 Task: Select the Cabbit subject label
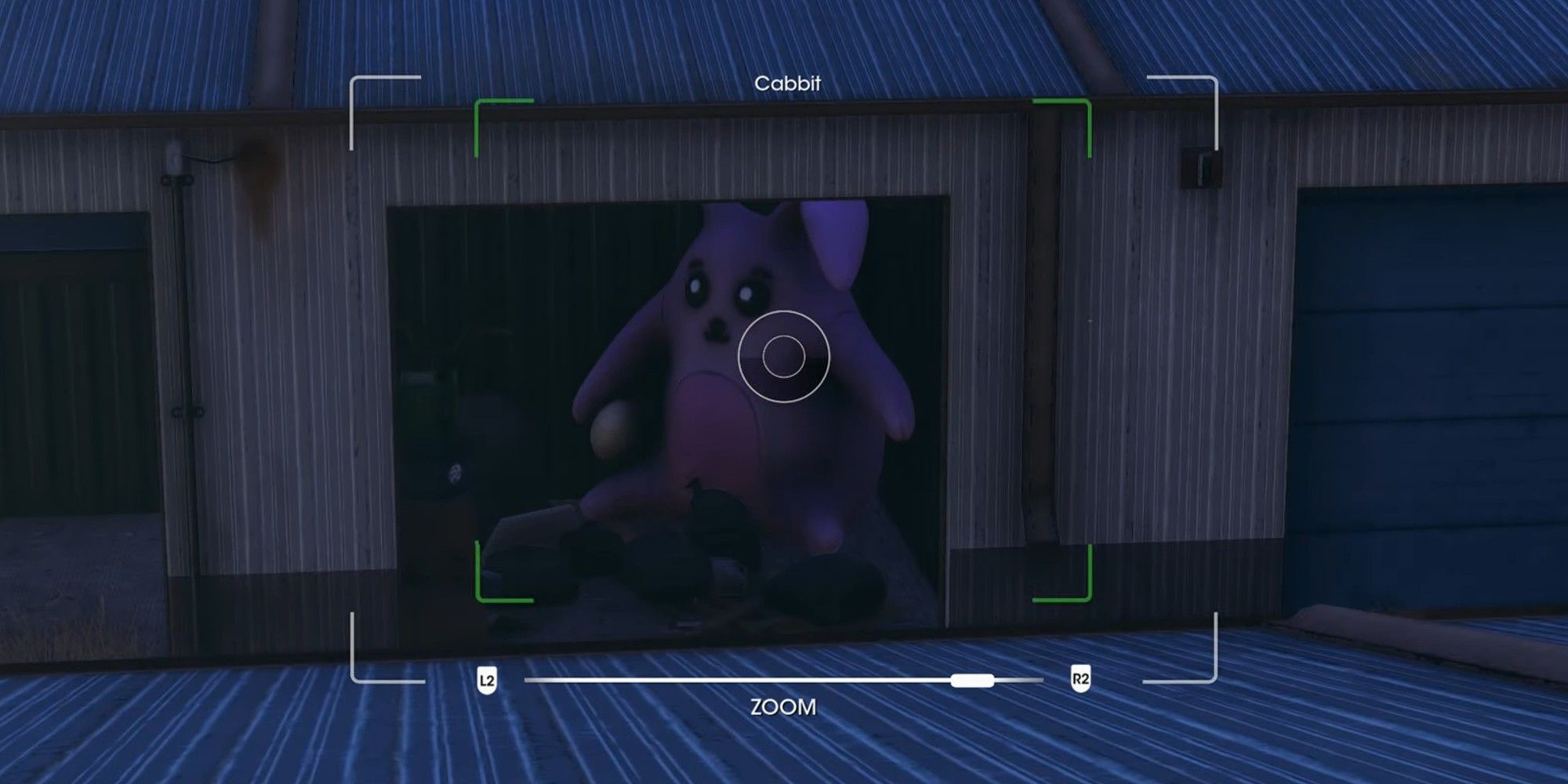(x=786, y=82)
